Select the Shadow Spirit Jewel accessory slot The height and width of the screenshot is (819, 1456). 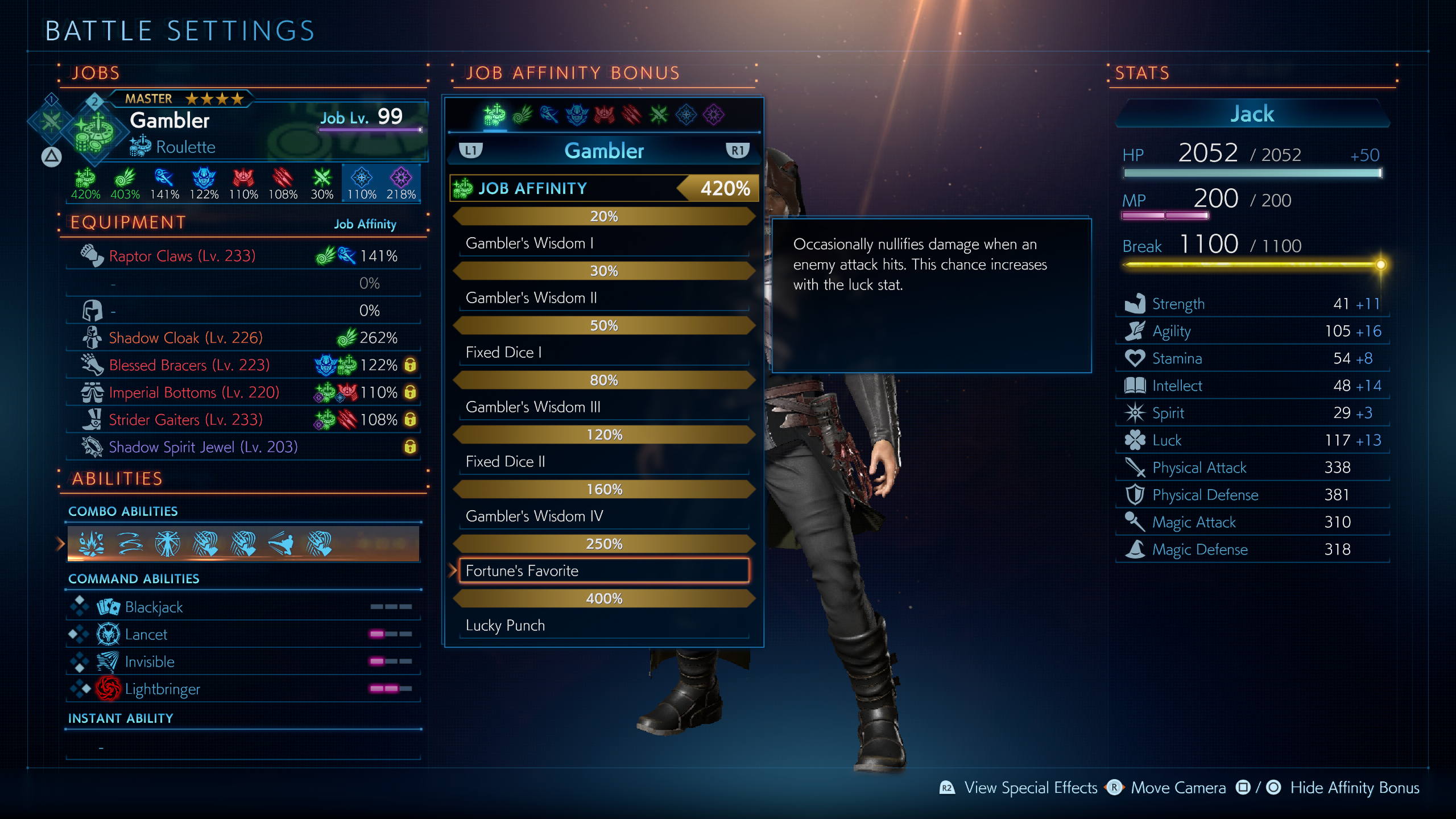pos(243,447)
